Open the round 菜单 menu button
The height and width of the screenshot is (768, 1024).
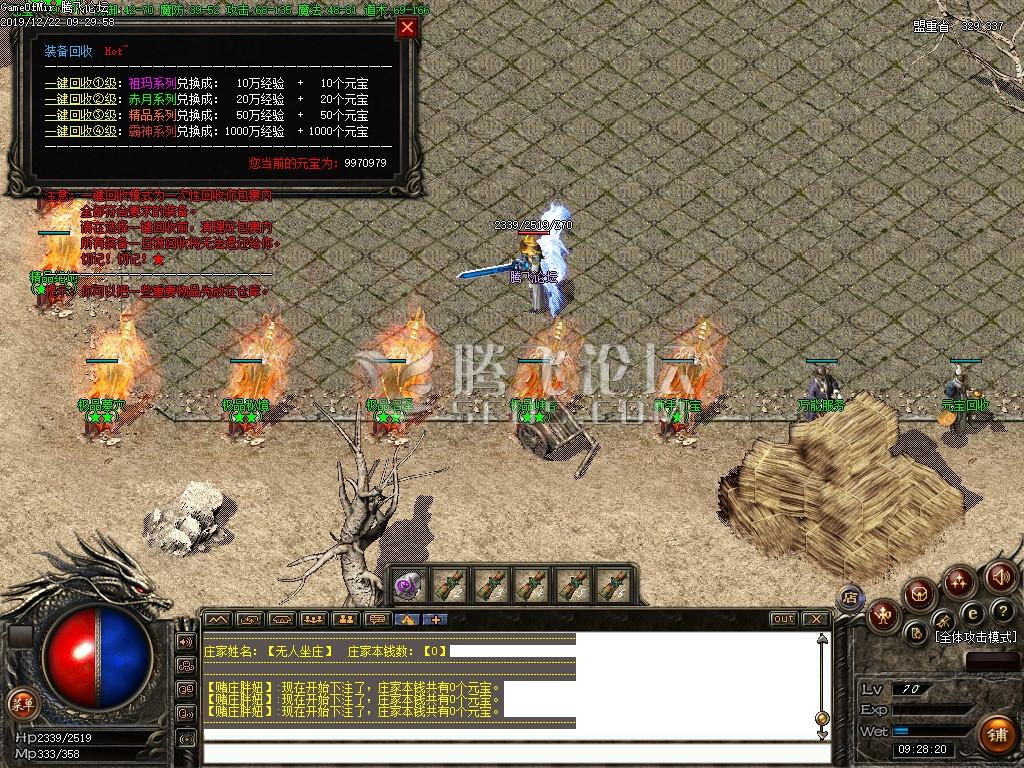pyautogui.click(x=21, y=702)
